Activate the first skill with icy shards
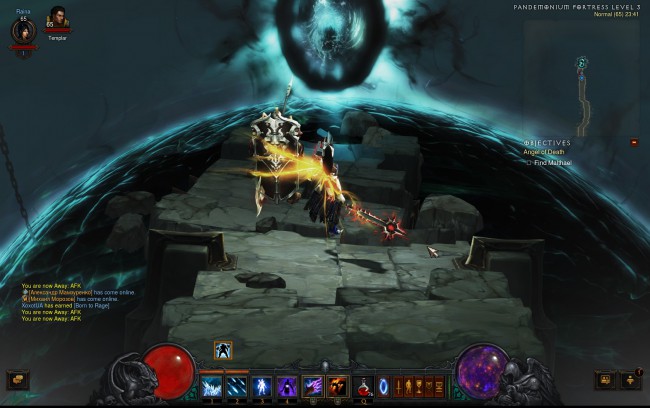Screen dimensions: 650x408 click(x=212, y=385)
